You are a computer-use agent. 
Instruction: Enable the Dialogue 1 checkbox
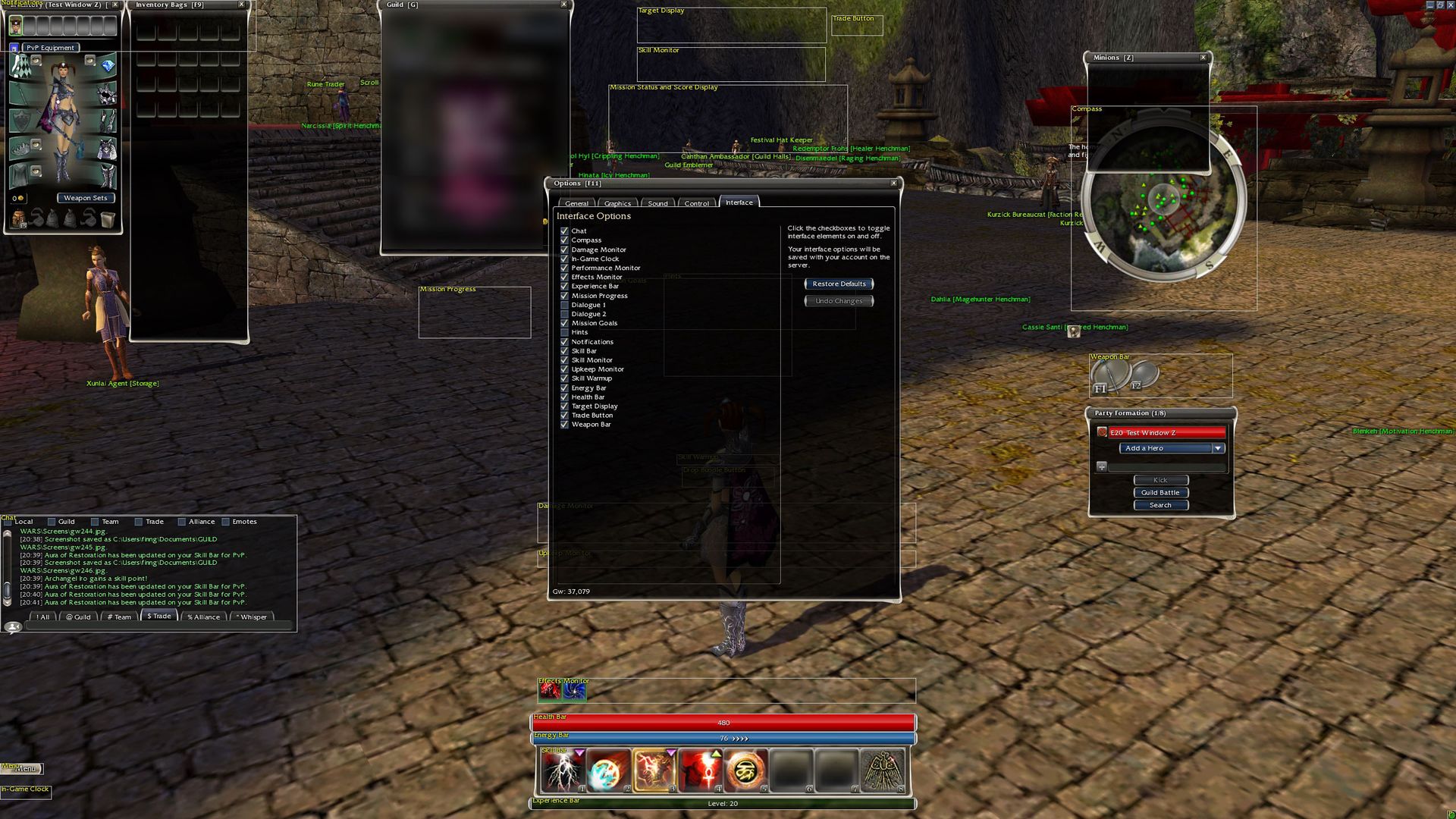(564, 305)
